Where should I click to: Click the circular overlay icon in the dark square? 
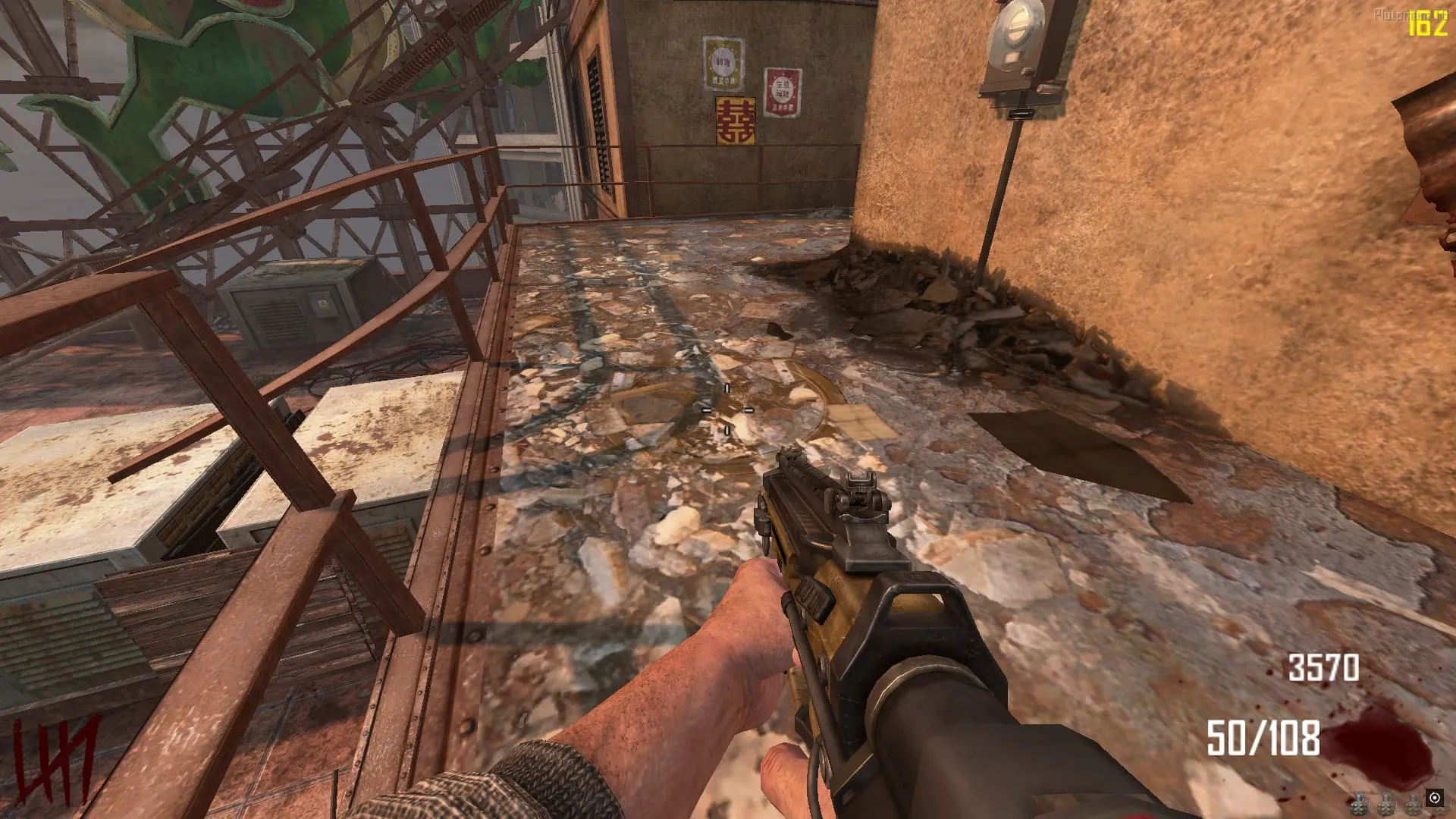[x=1434, y=798]
